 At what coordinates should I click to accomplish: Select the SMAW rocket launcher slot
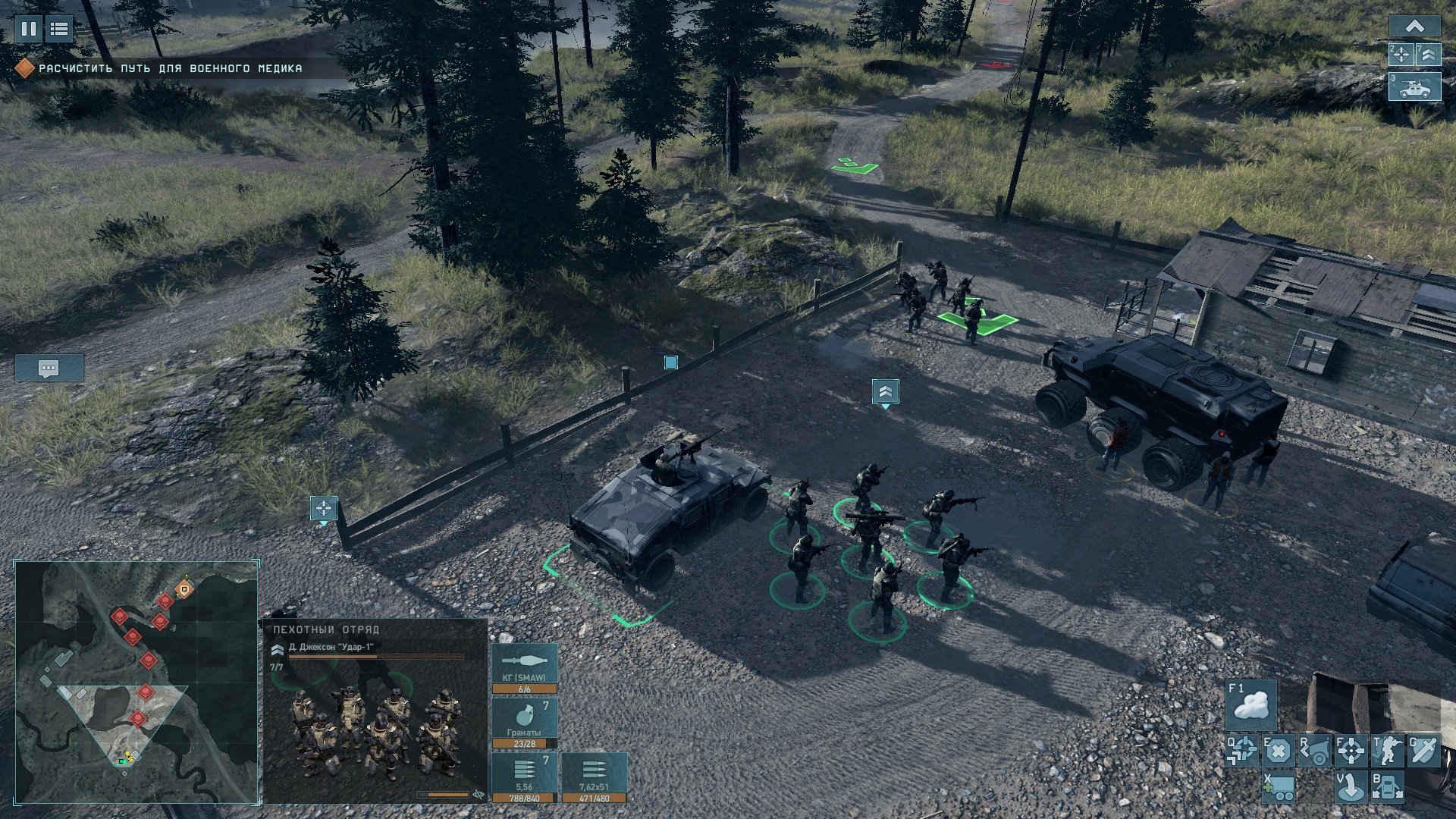pos(525,668)
